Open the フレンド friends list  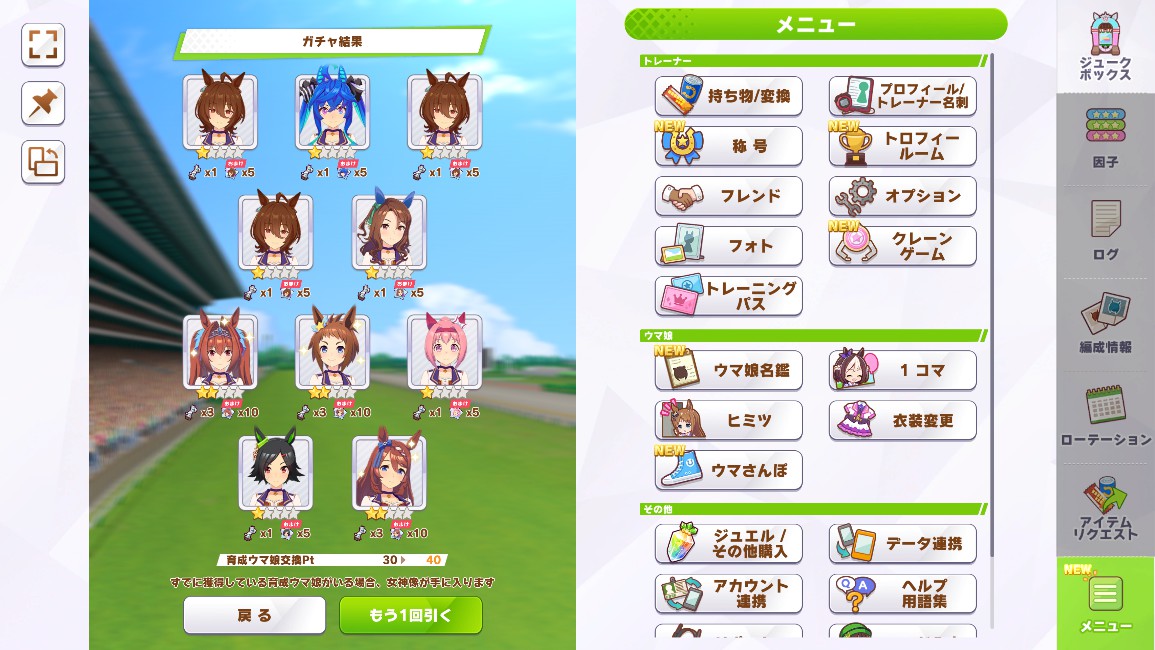[729, 196]
